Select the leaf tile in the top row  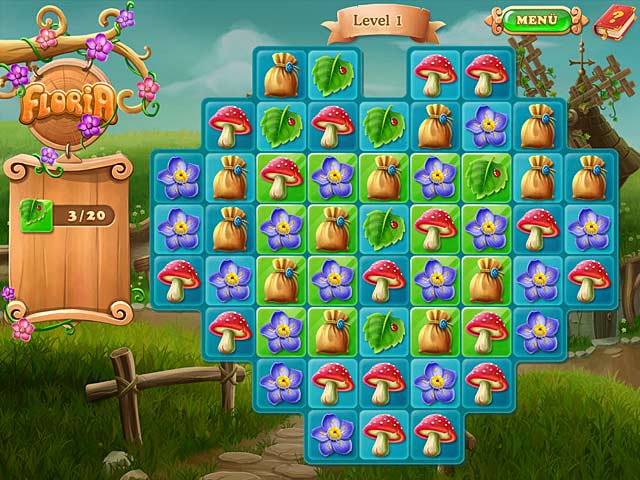(332, 74)
